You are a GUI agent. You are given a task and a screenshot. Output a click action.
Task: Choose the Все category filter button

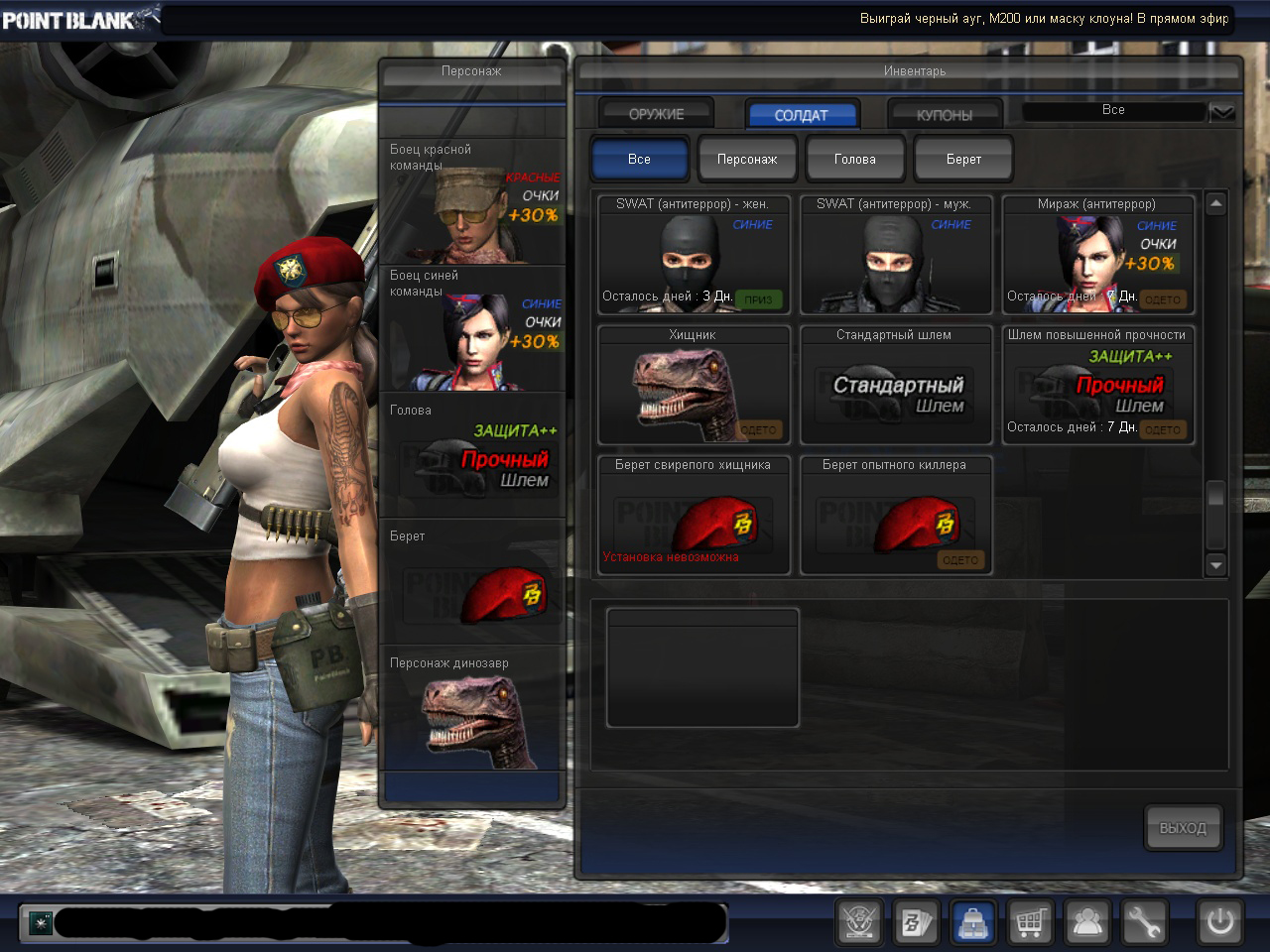pyautogui.click(x=639, y=159)
